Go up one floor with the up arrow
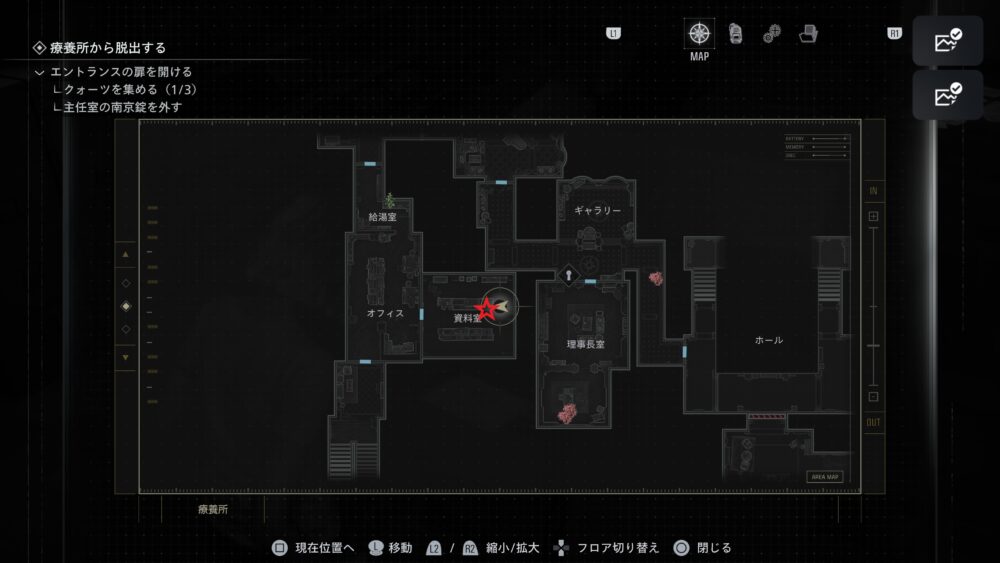This screenshot has width=1000, height=563. (x=125, y=255)
